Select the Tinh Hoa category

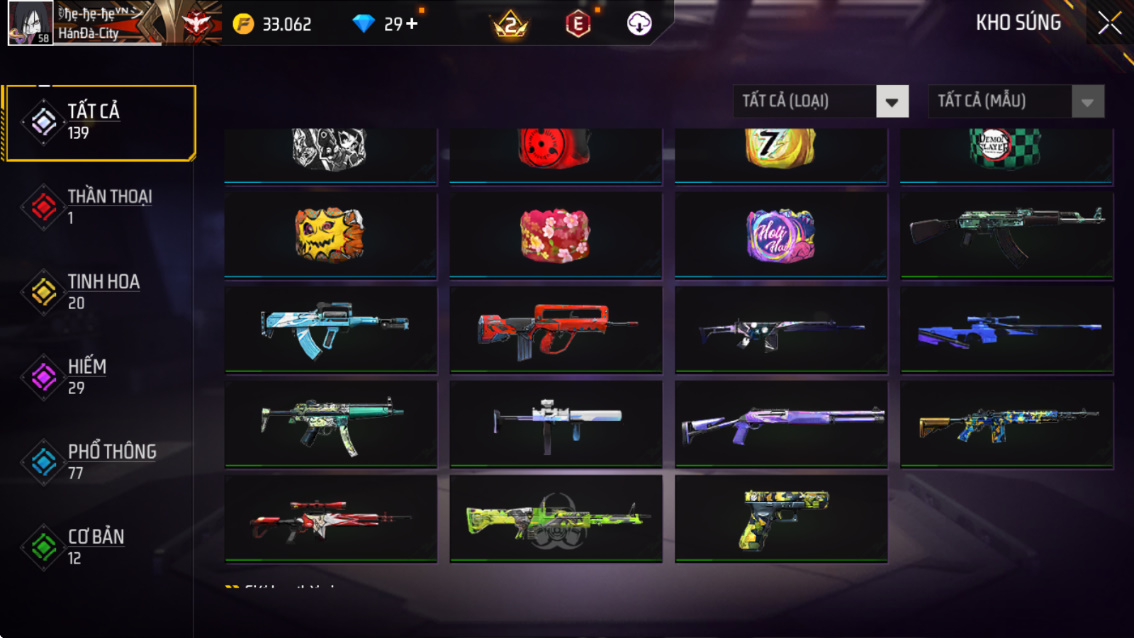[x=98, y=292]
